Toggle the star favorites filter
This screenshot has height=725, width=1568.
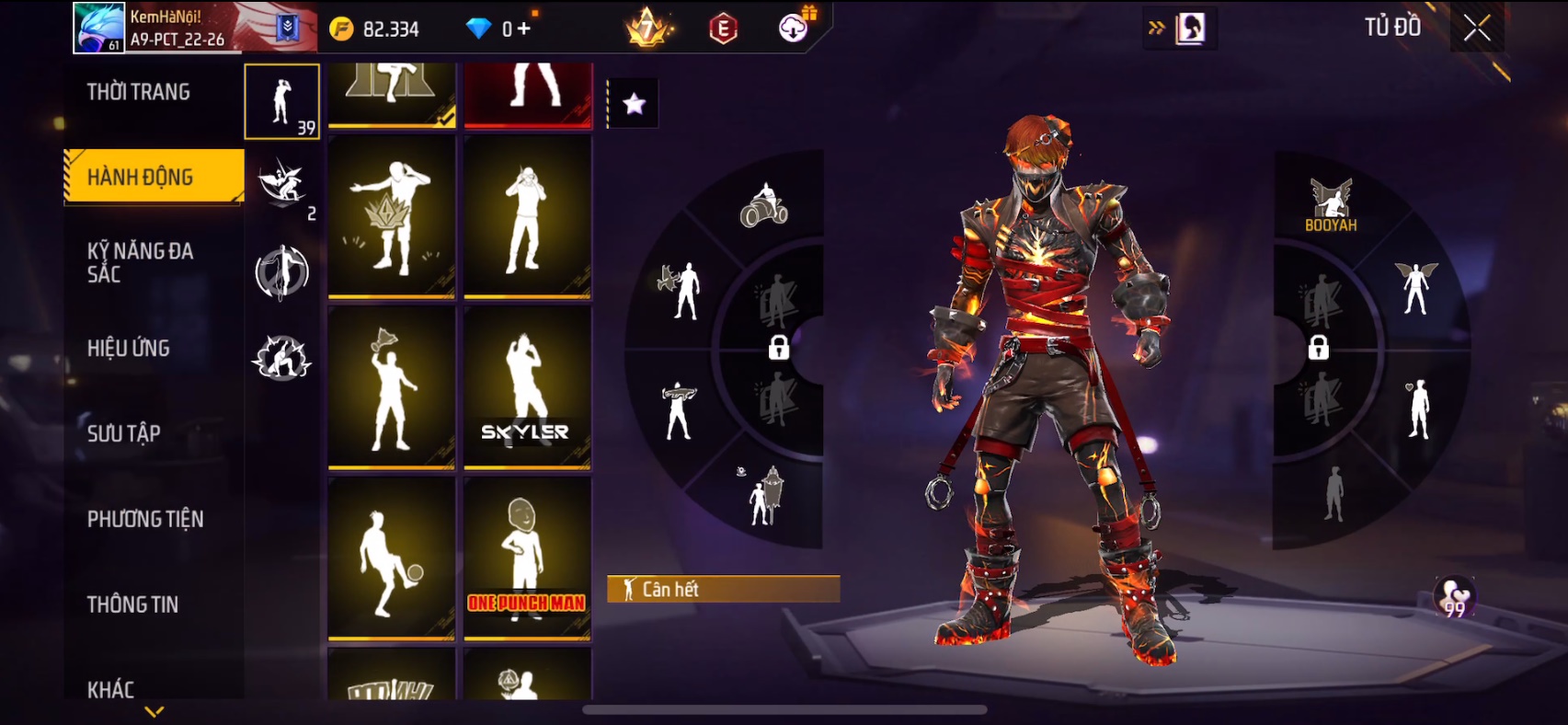click(634, 104)
